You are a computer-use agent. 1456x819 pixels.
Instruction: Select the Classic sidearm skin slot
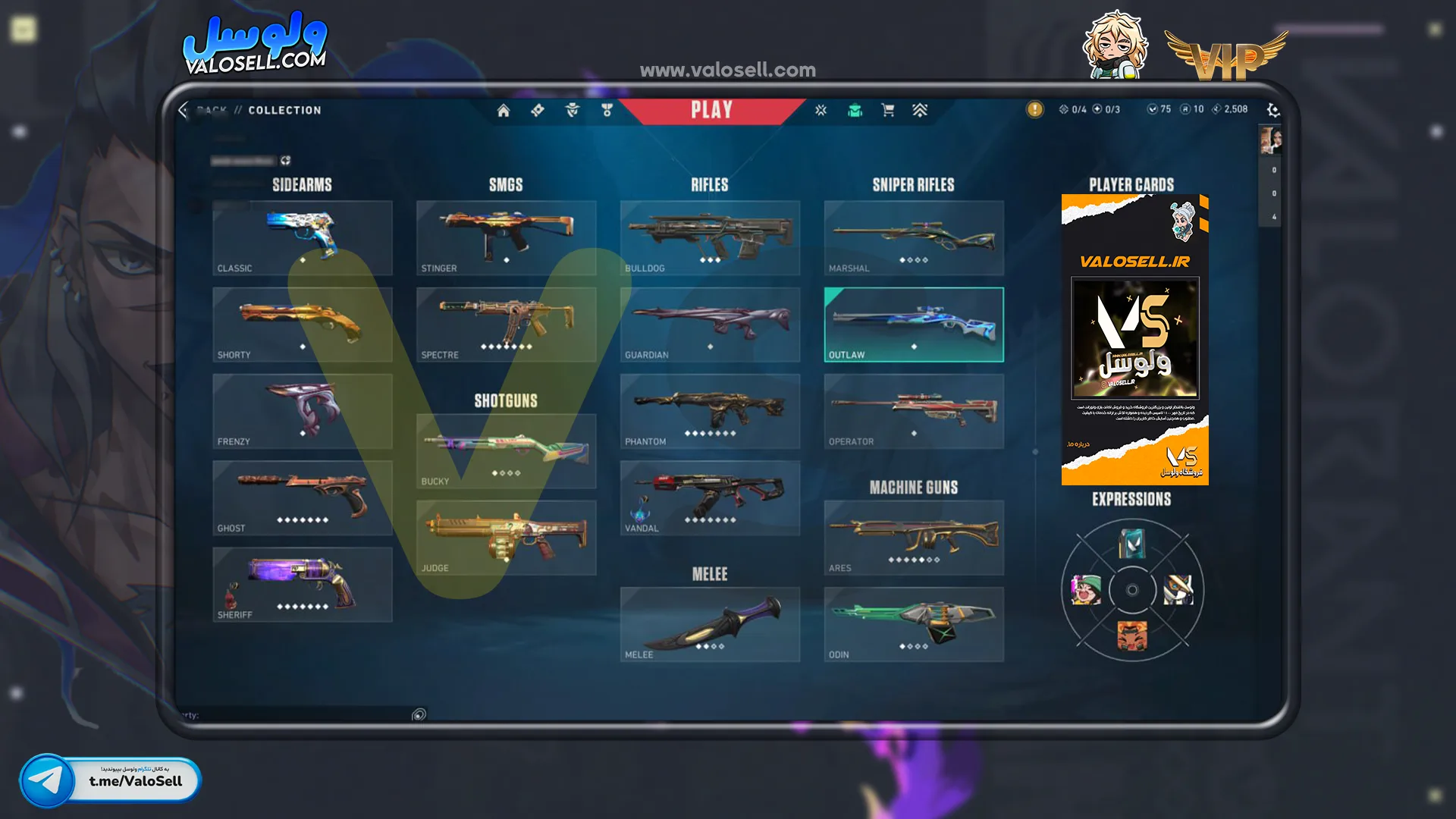click(302, 238)
